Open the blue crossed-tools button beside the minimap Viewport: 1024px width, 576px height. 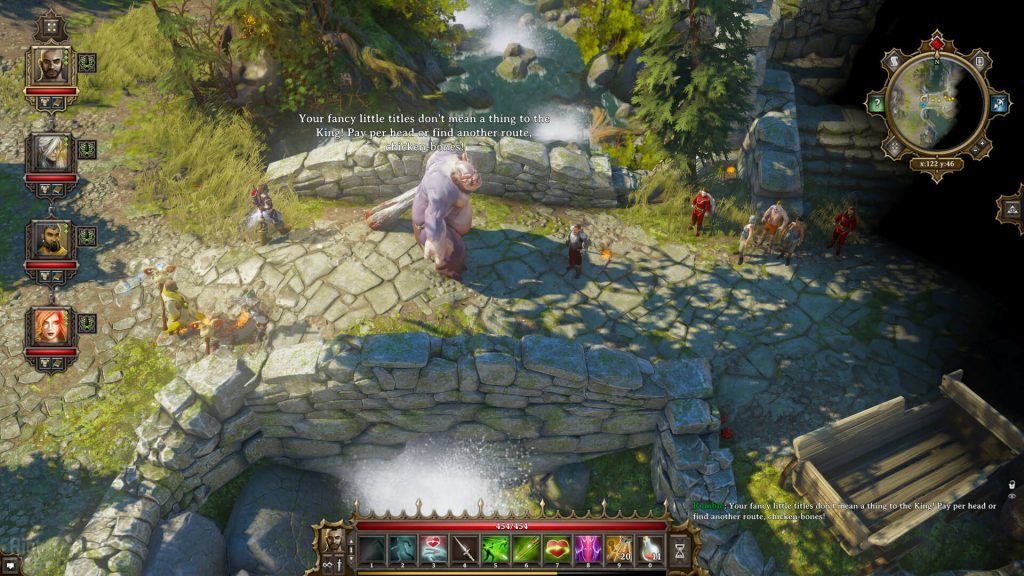998,104
